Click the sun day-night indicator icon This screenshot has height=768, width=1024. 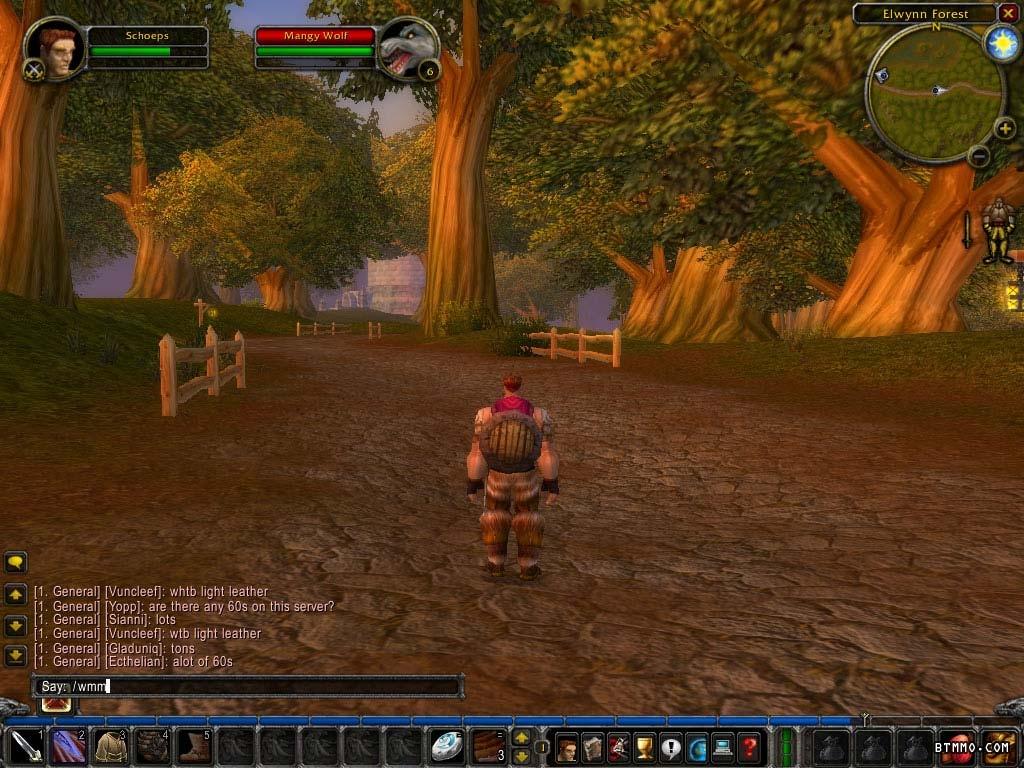point(1000,43)
